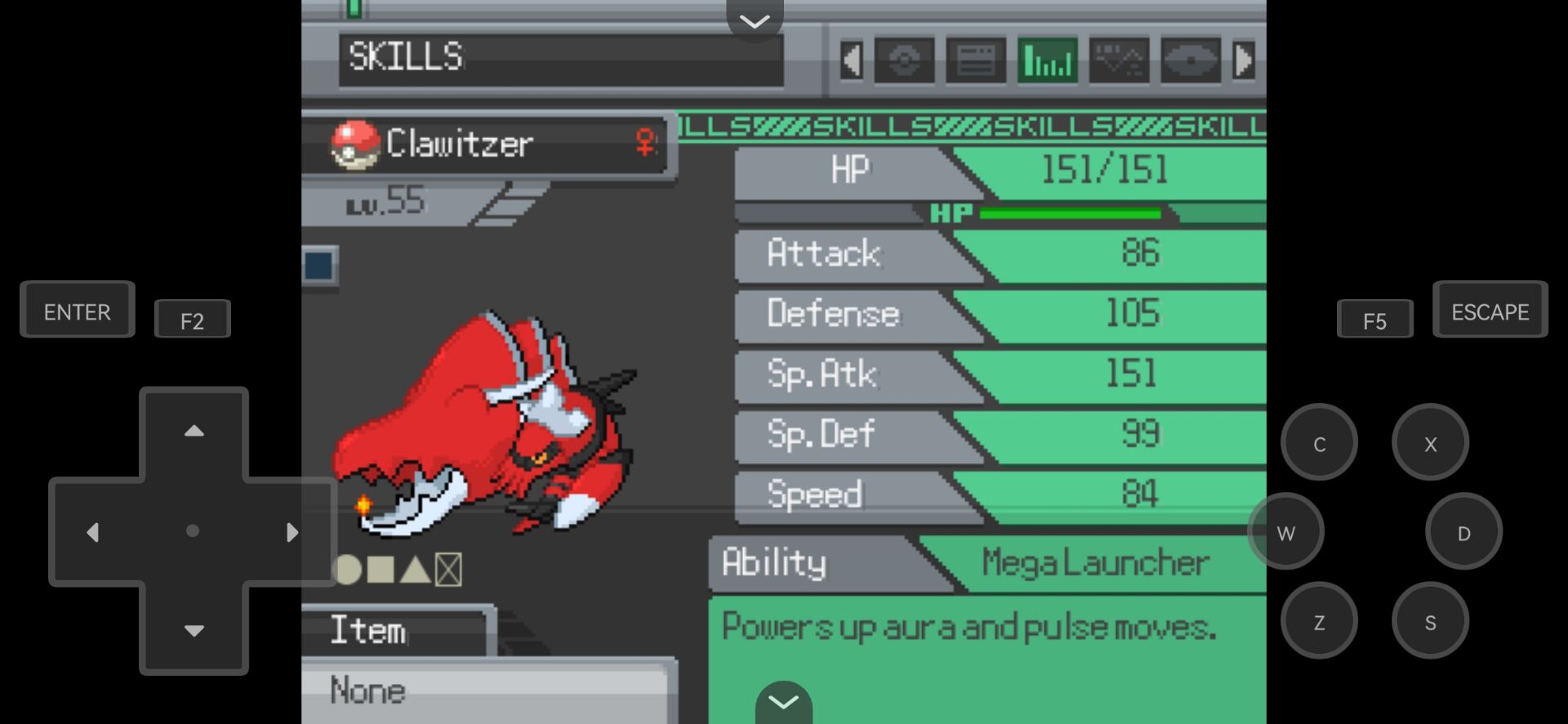Screen dimensions: 1568x724
Task: Open the eye-shaped ribbons tab
Action: pos(1191,60)
